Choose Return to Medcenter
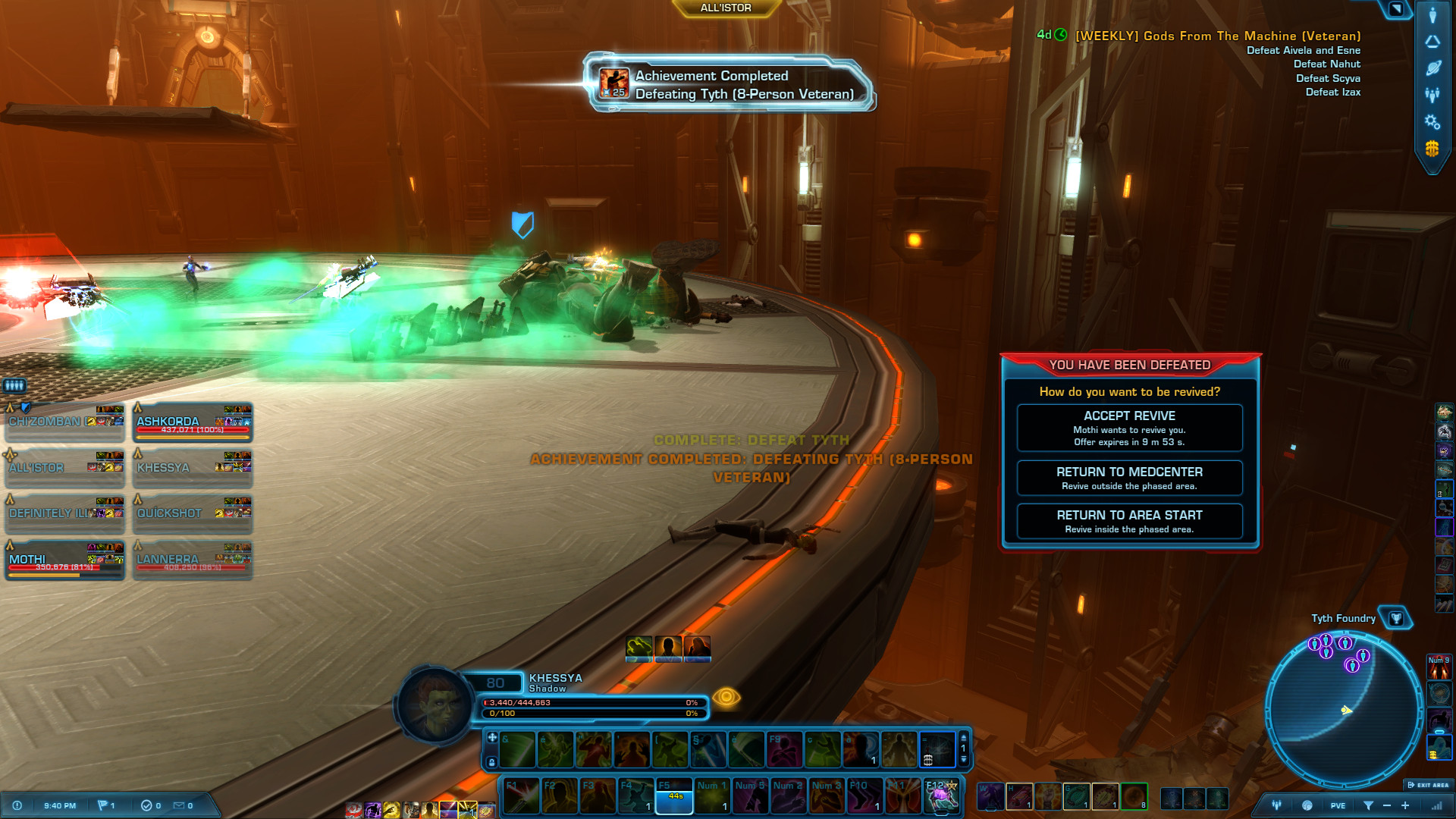The width and height of the screenshot is (1456, 819). pos(1129,478)
